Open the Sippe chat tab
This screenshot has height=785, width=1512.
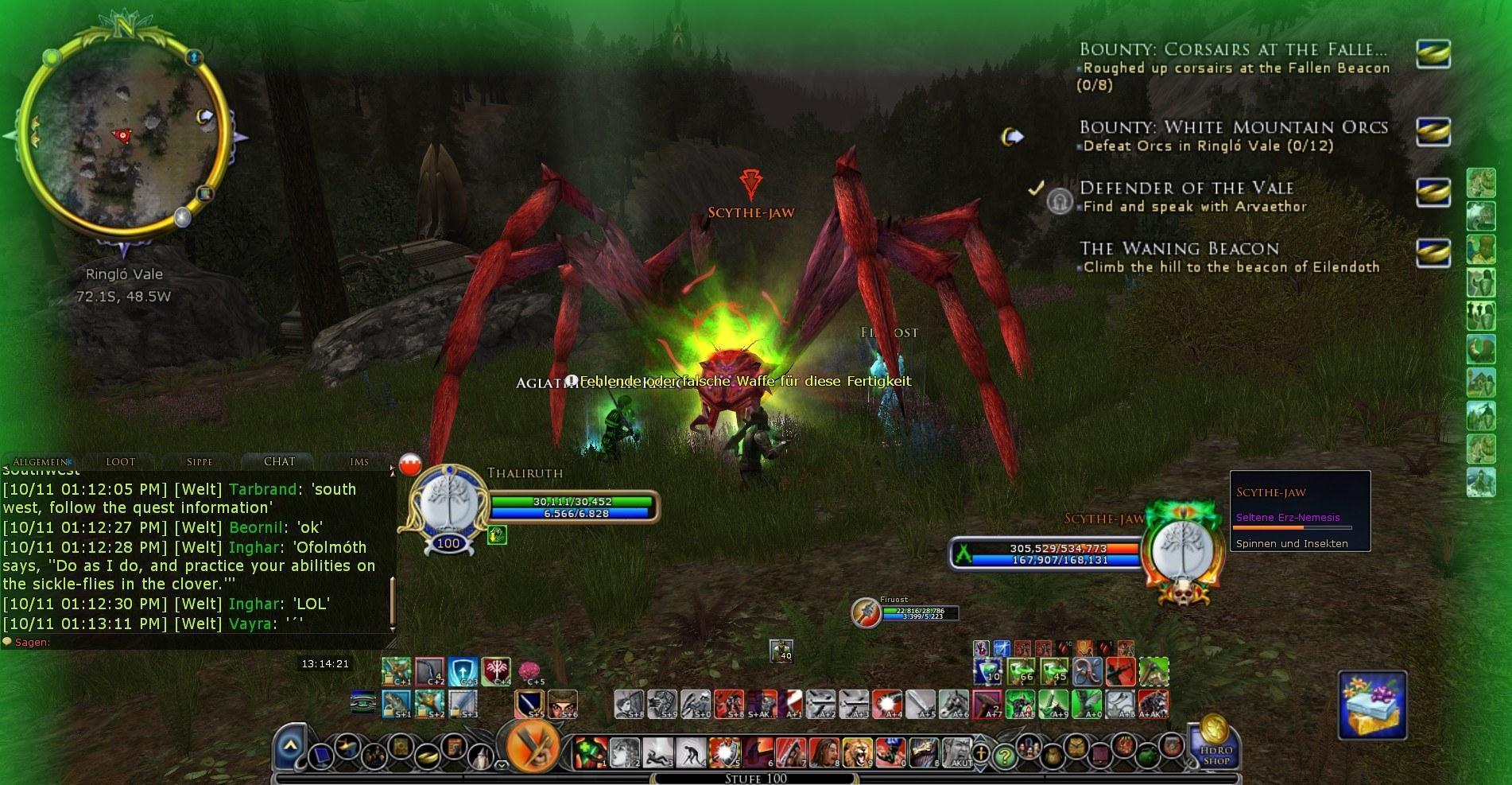point(200,461)
